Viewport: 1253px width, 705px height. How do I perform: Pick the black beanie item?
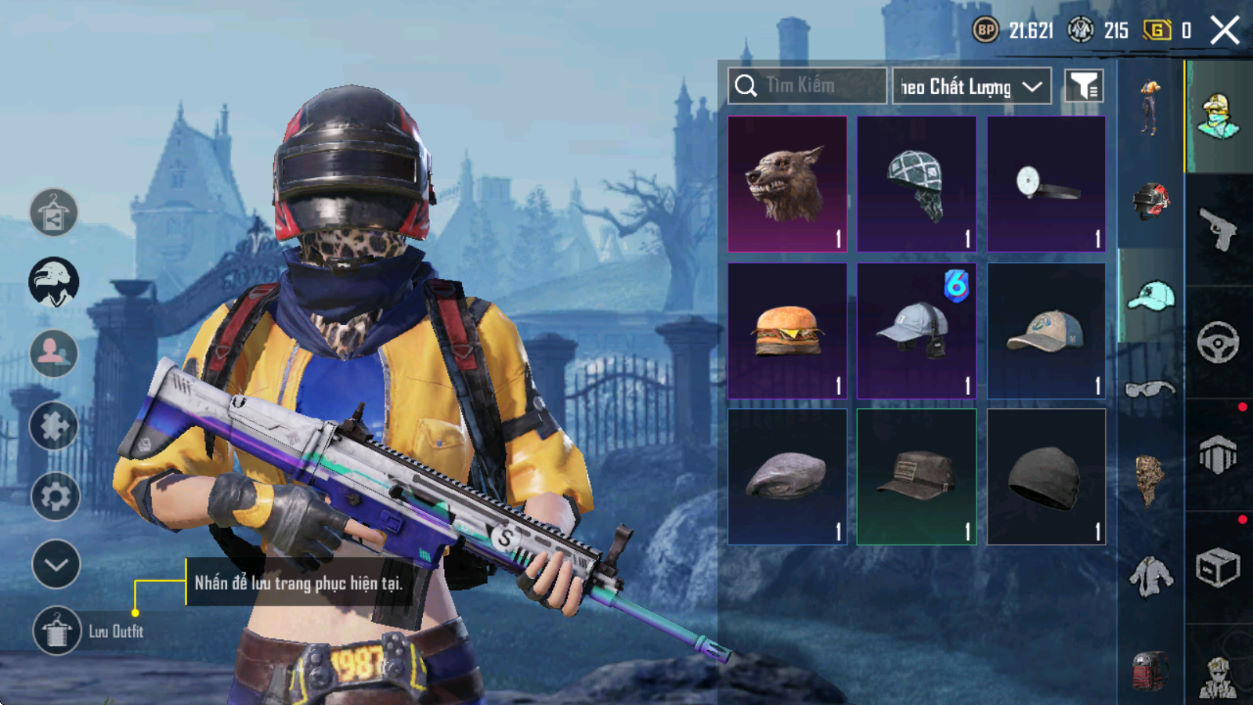1046,476
